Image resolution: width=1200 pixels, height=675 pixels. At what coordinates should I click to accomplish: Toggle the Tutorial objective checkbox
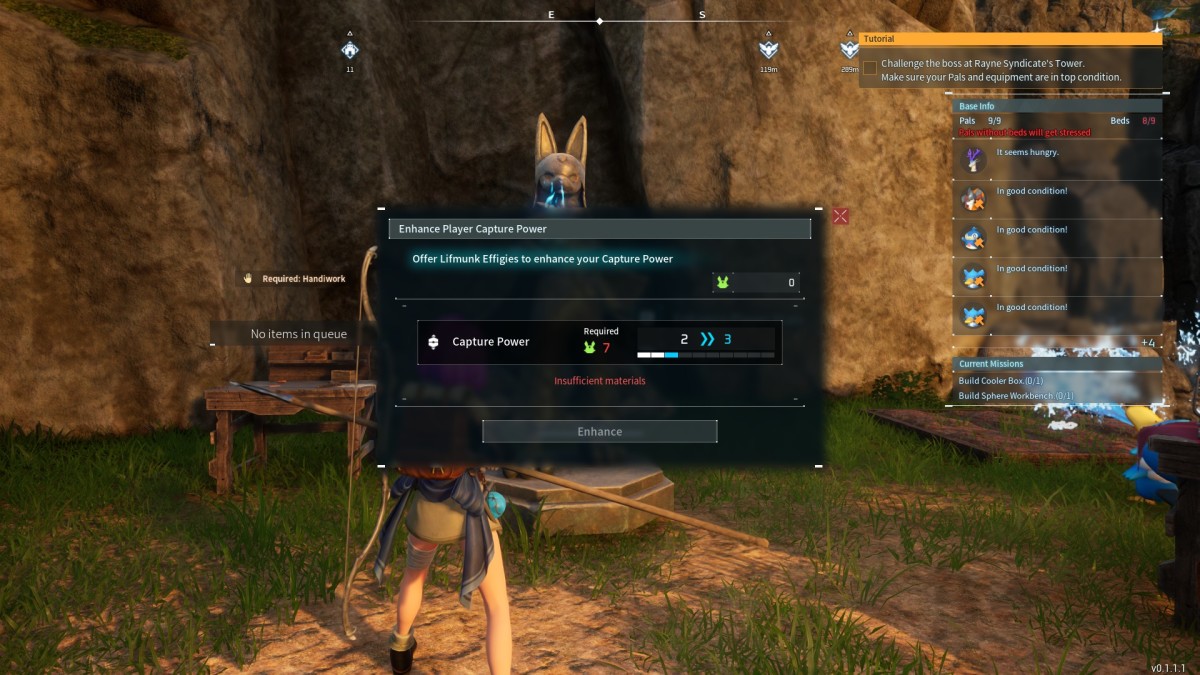click(x=870, y=68)
